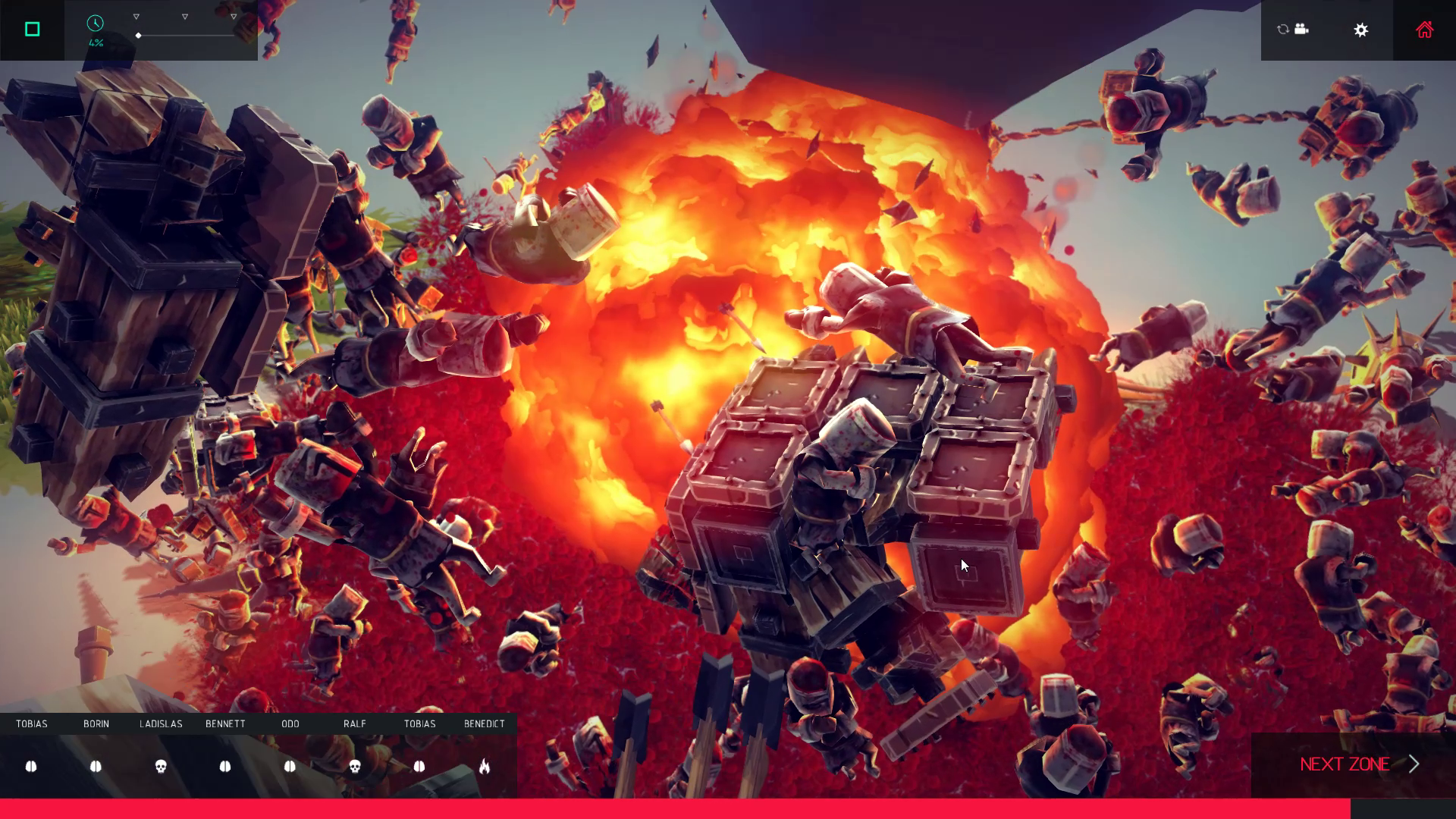Select Ralf in the name list
Viewport: 1456px width, 819px height.
[x=355, y=724]
